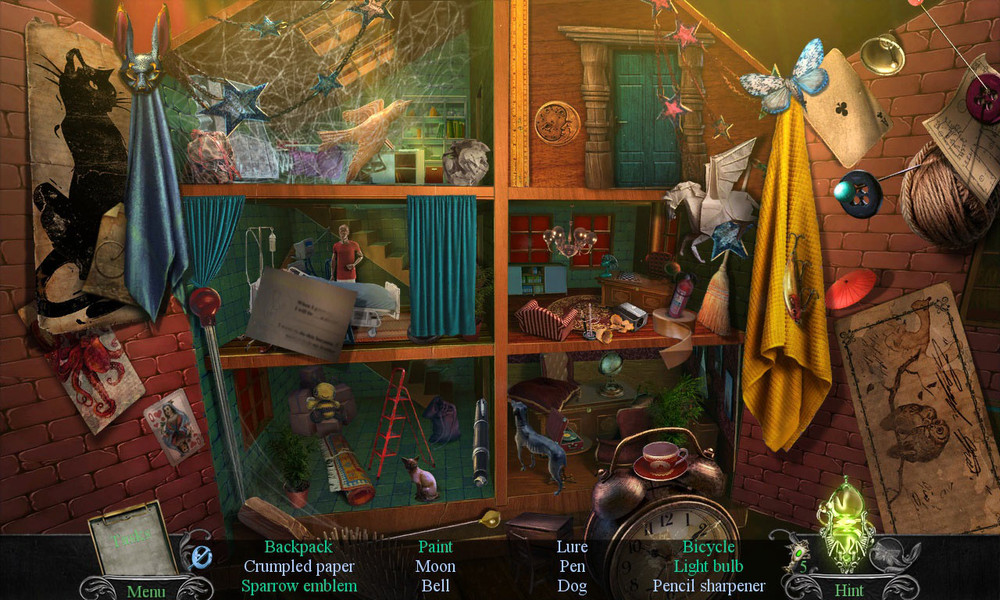Open the Menu button
The height and width of the screenshot is (600, 1000).
tap(146, 591)
